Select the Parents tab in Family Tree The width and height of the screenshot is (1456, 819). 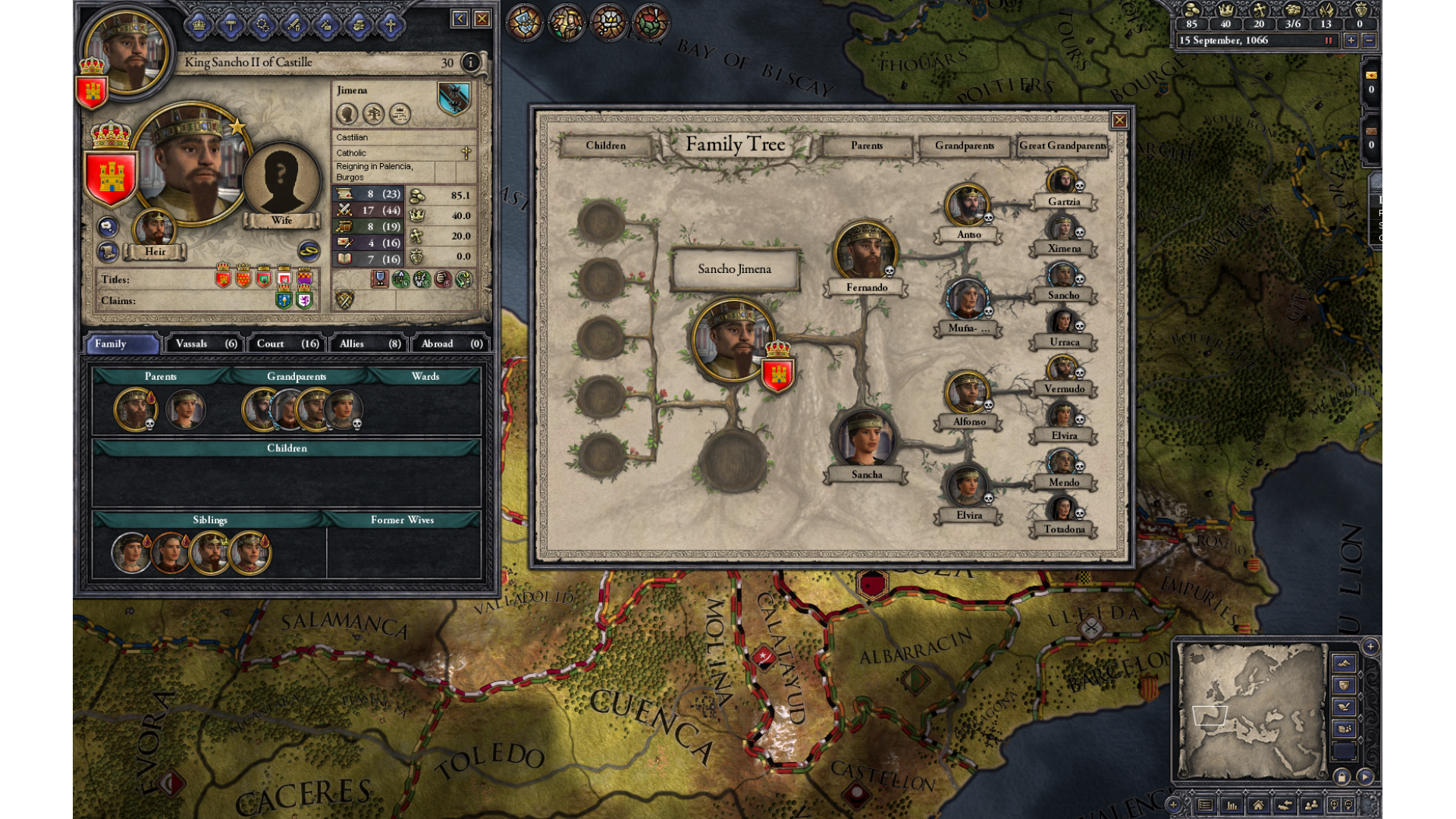click(x=866, y=146)
